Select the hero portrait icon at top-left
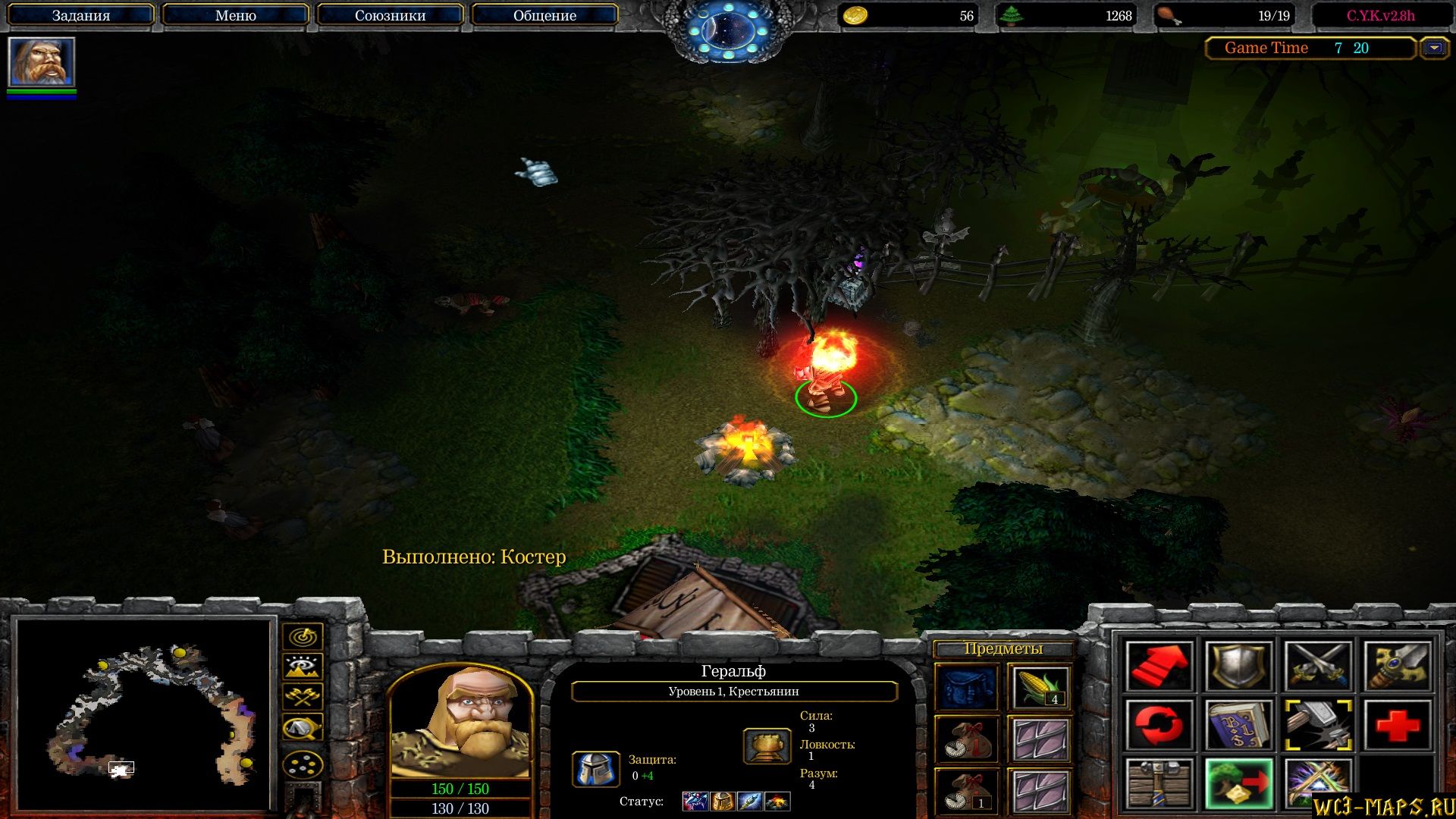Screen dimensions: 1456x819 [x=41, y=62]
